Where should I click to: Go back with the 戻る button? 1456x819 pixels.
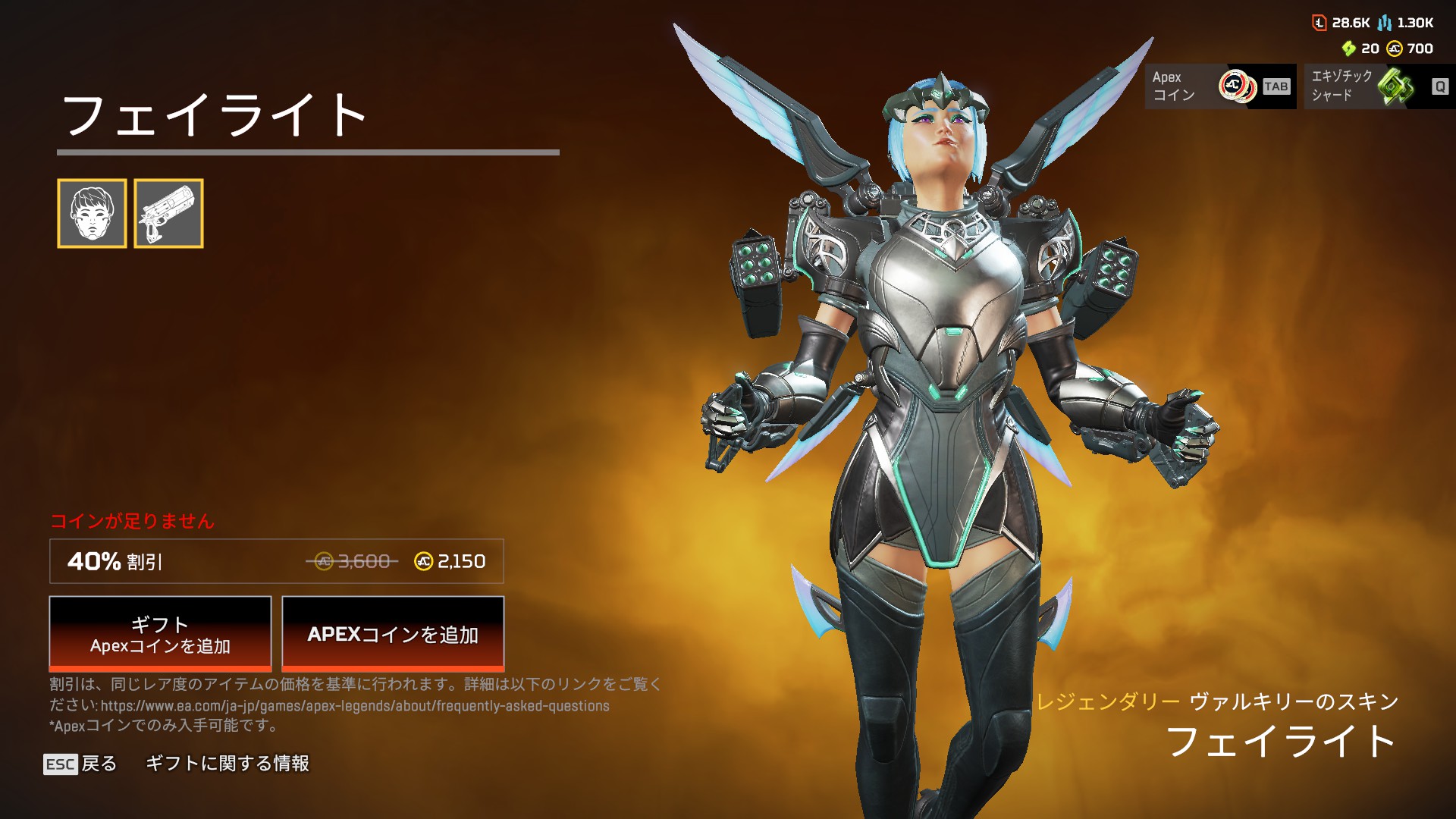click(80, 764)
